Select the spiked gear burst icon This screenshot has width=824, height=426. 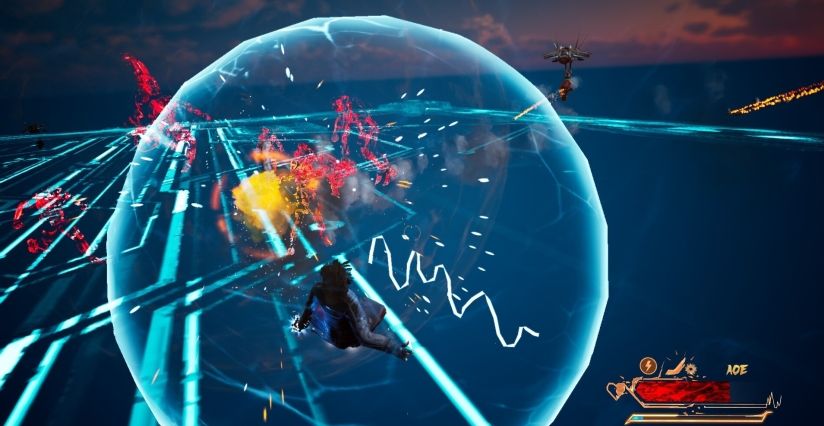691,369
